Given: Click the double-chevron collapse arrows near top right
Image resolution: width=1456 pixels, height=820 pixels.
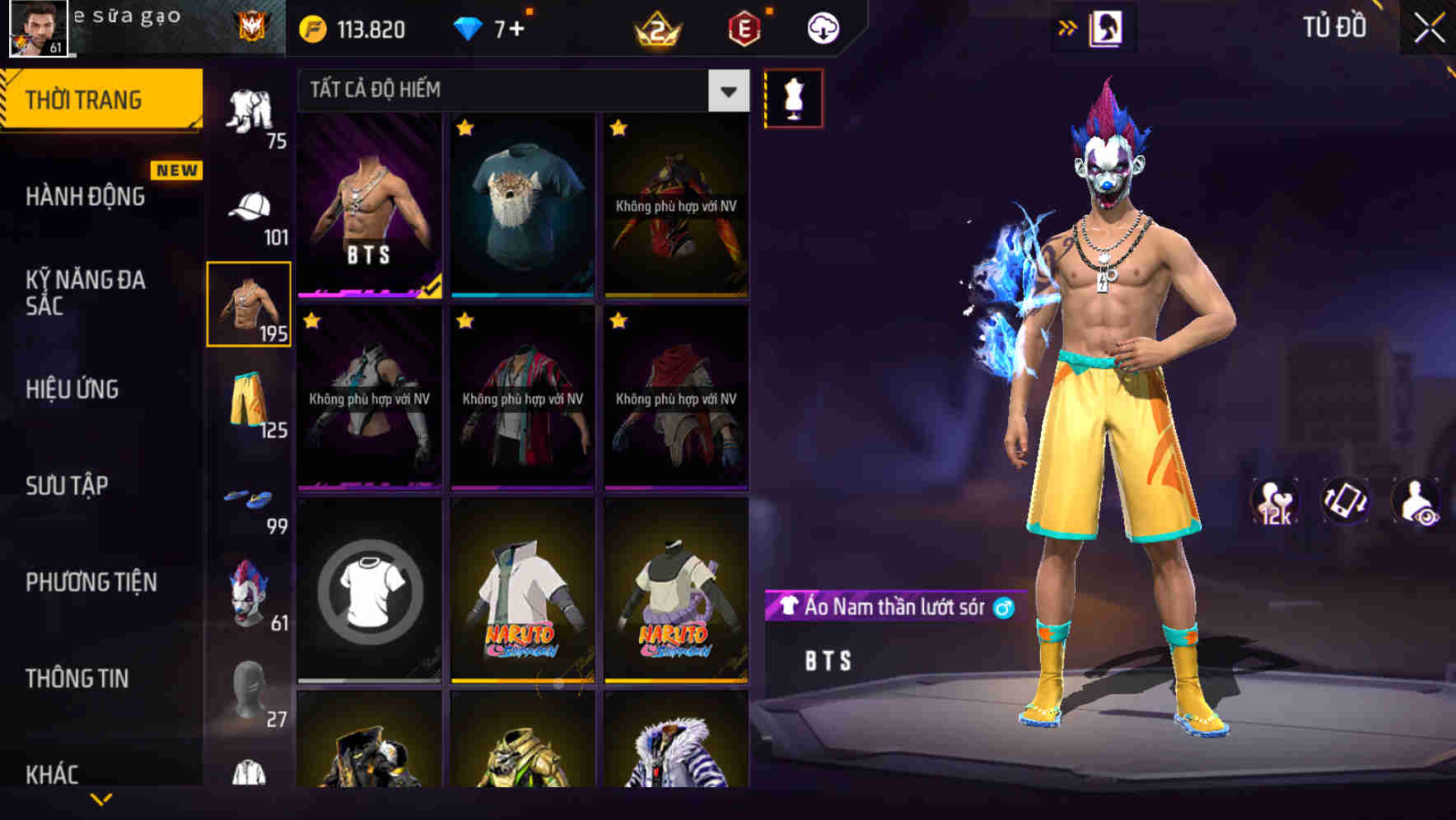Looking at the screenshot, I should point(1068,26).
